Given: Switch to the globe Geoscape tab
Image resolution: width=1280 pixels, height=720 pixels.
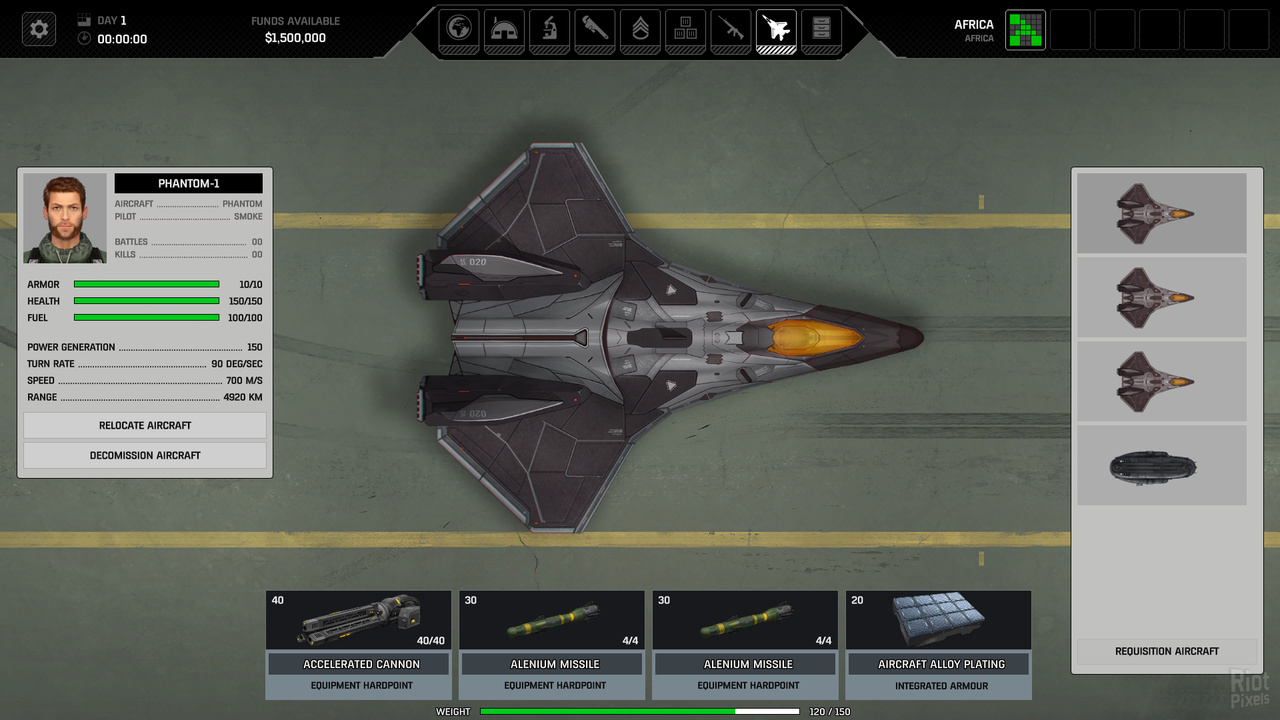Looking at the screenshot, I should [x=460, y=29].
